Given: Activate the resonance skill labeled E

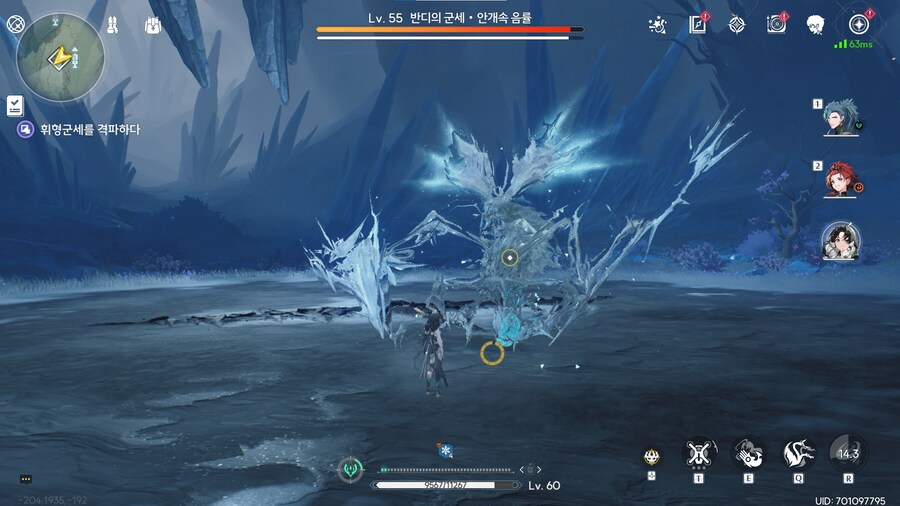Looking at the screenshot, I should pos(748,454).
